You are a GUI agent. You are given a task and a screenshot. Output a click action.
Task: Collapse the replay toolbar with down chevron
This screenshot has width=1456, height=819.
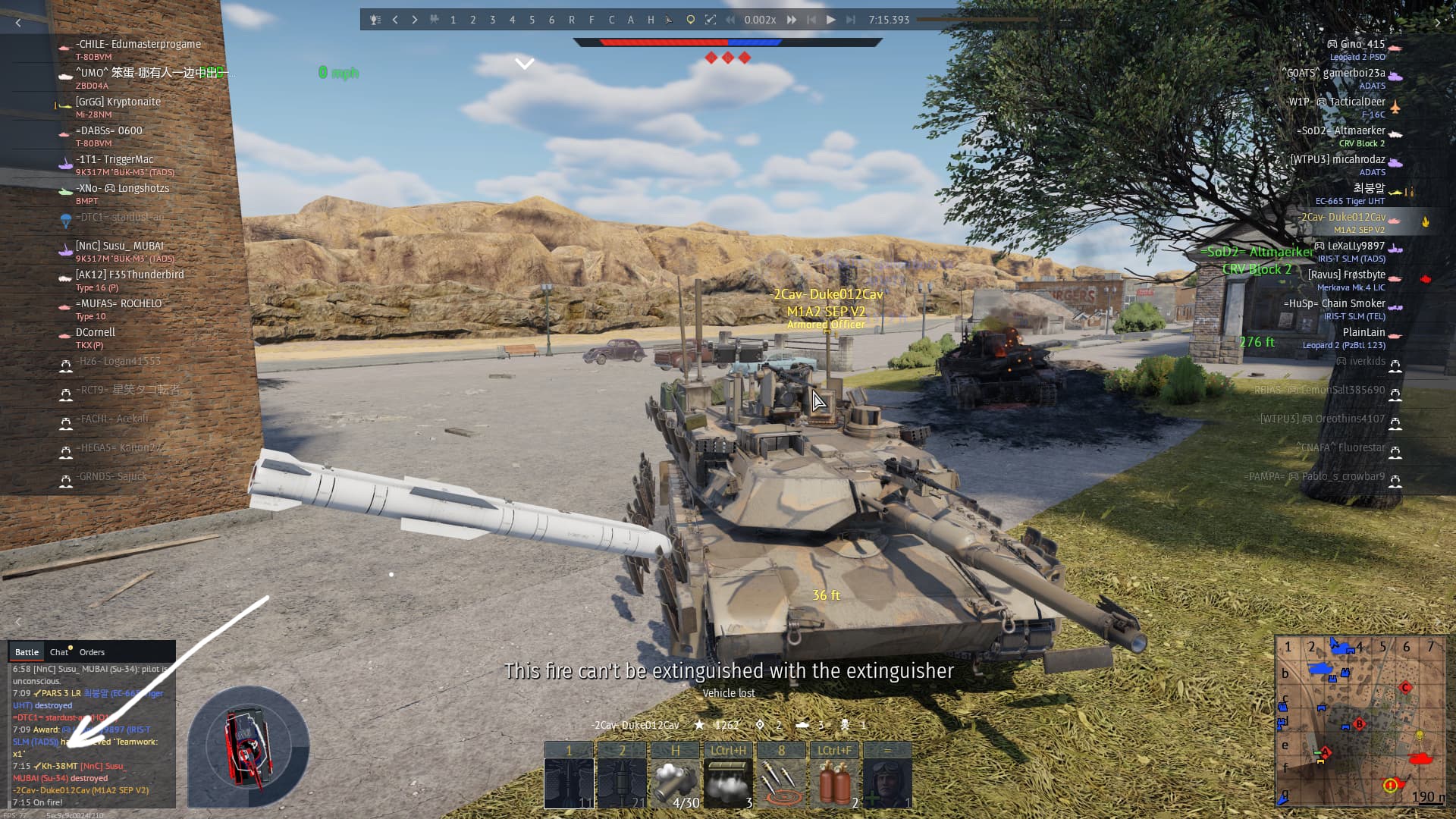pyautogui.click(x=525, y=64)
